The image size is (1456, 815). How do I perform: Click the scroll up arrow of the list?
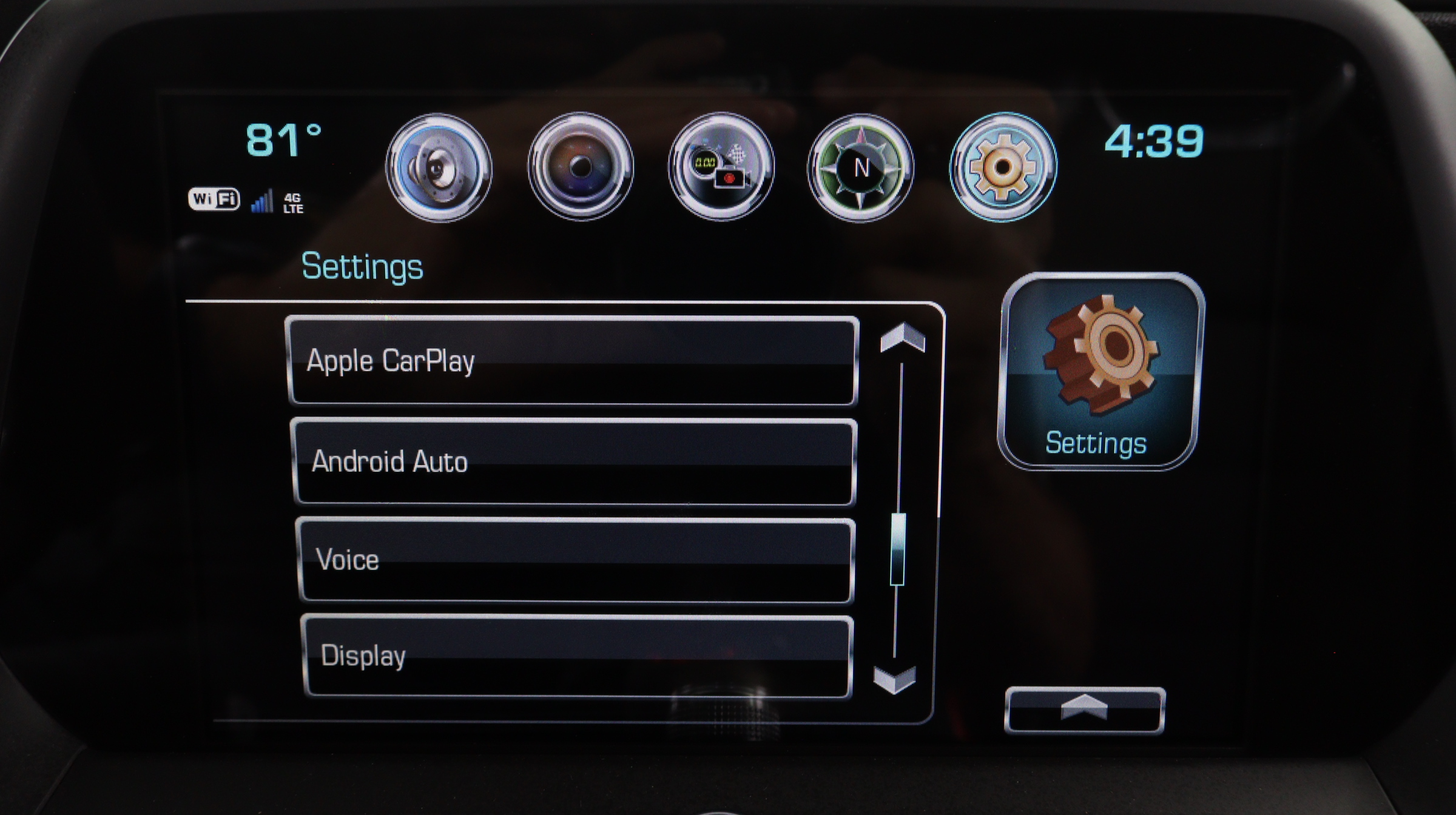click(903, 338)
